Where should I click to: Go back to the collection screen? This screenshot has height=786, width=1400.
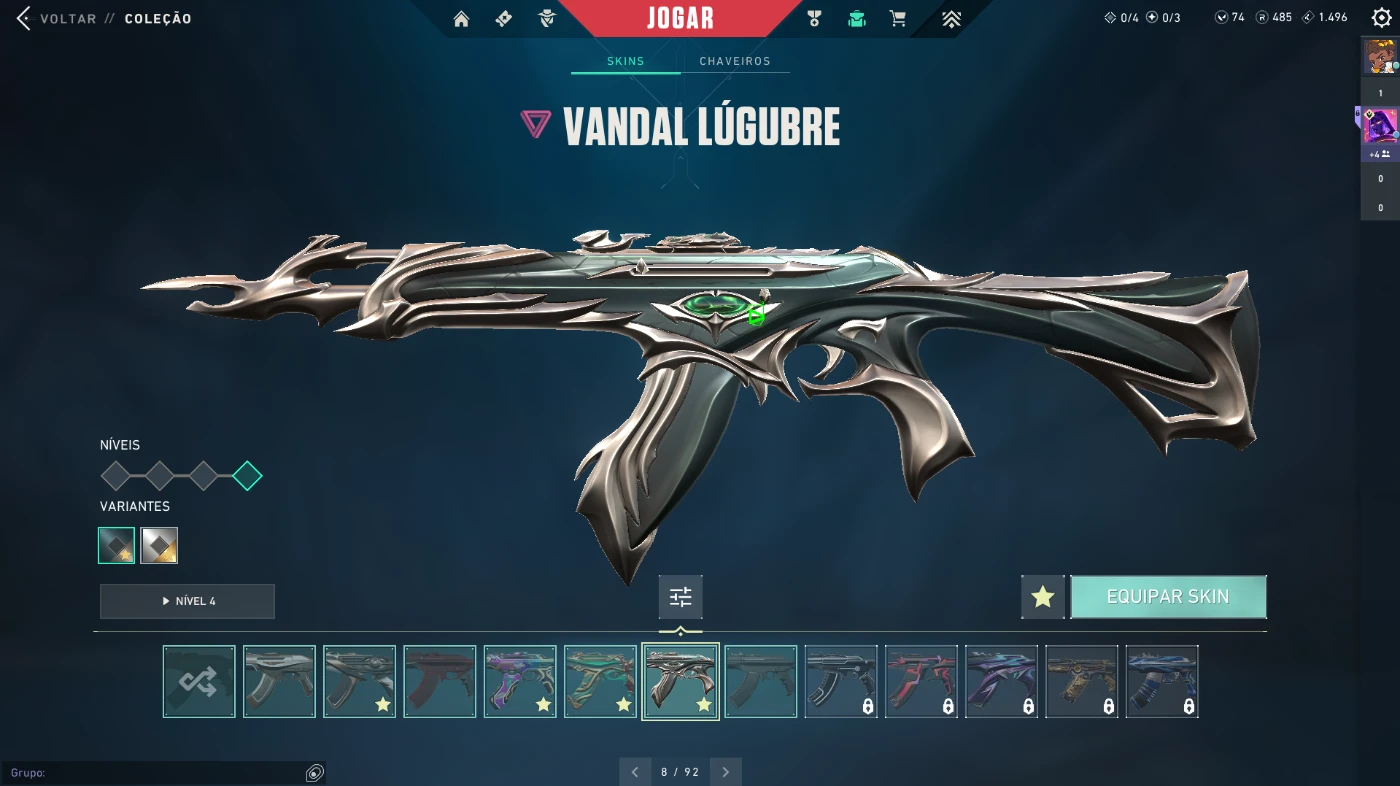[x=60, y=19]
